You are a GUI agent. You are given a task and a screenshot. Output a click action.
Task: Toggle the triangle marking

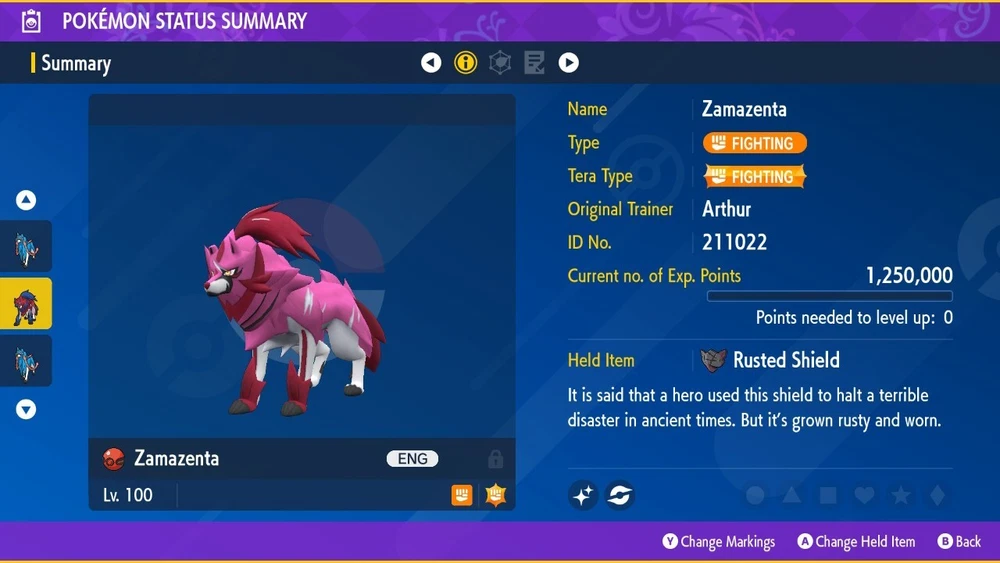tap(792, 495)
